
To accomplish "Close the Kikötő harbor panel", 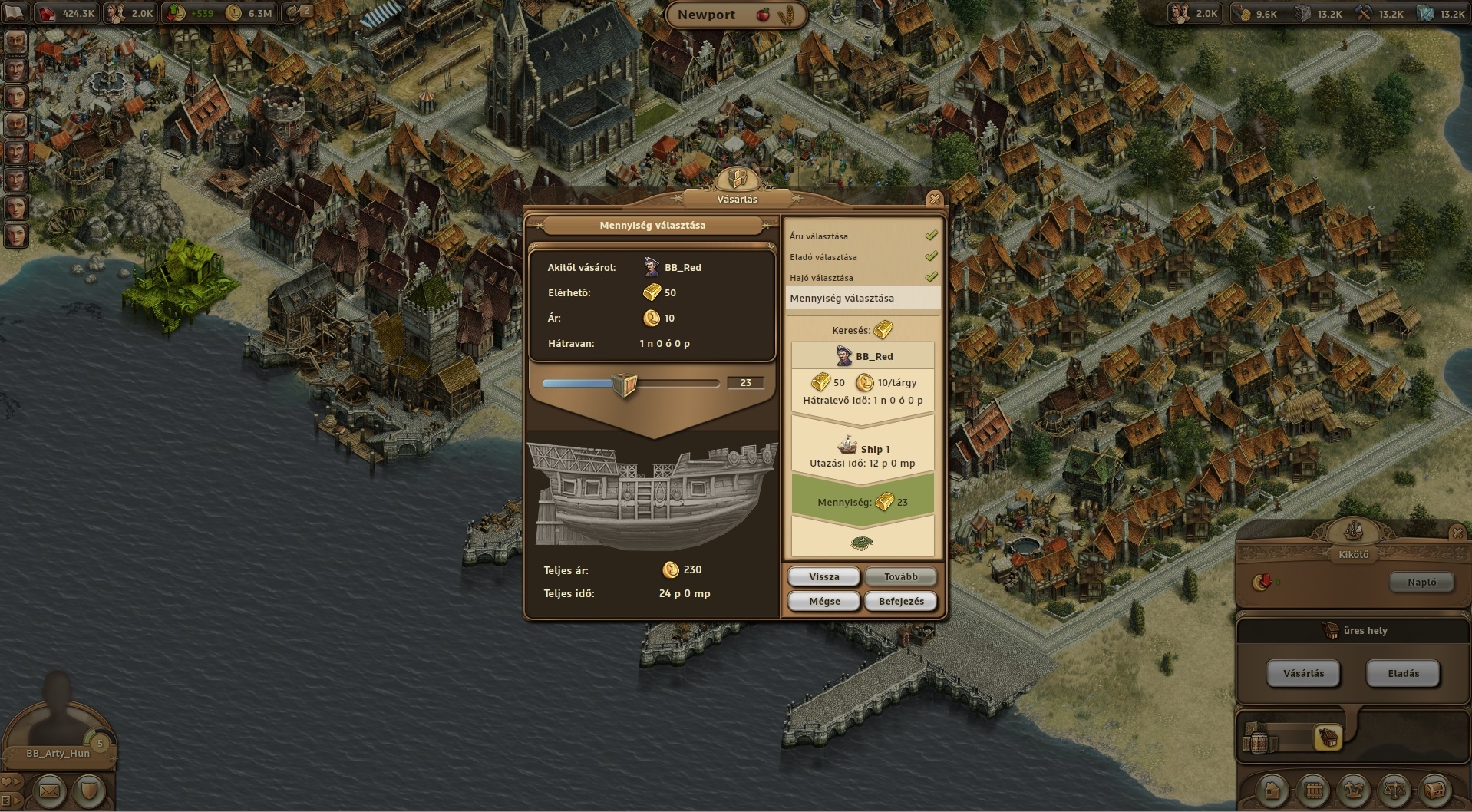I will [1457, 532].
